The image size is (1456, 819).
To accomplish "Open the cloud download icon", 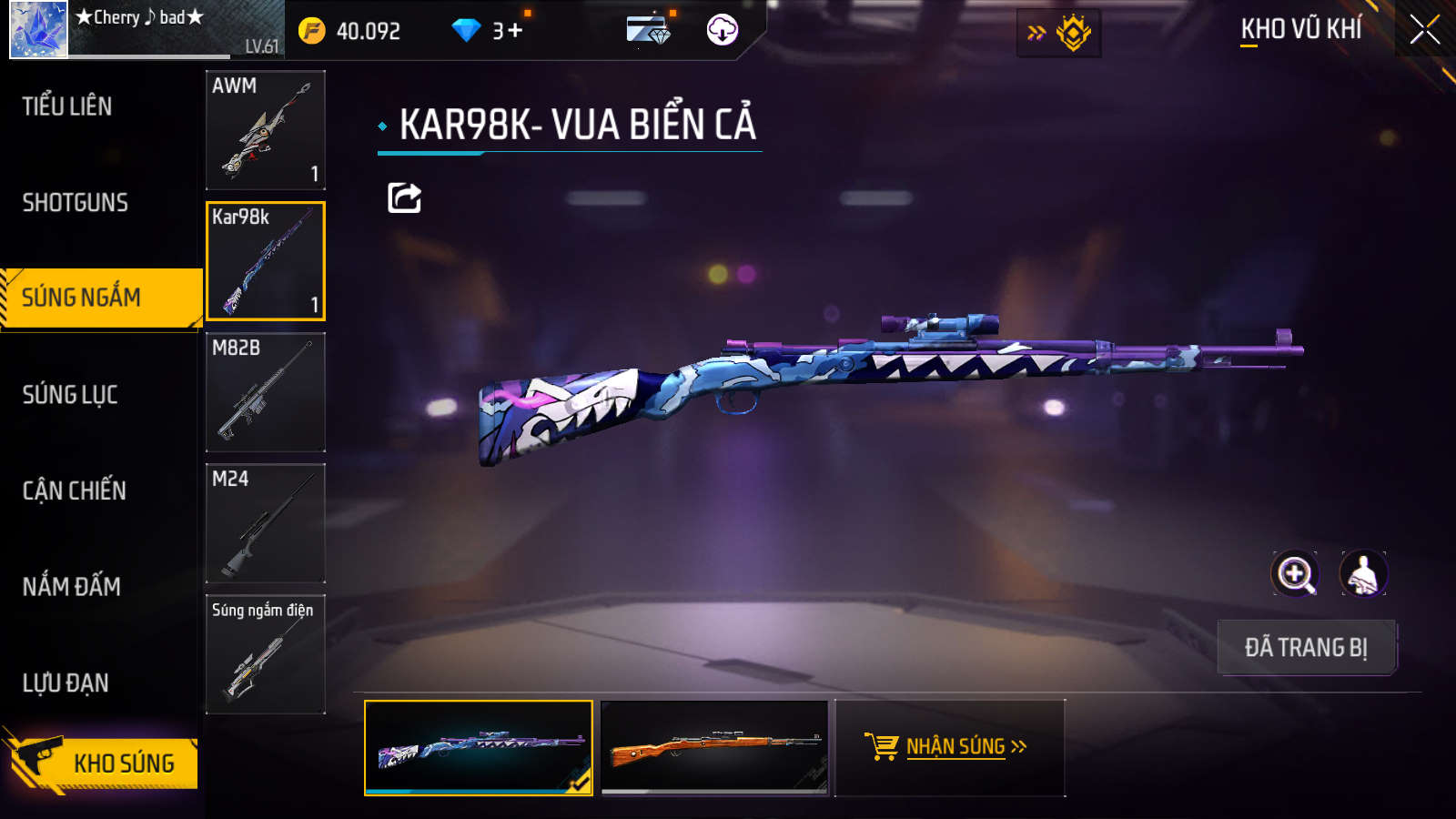I will [x=722, y=30].
